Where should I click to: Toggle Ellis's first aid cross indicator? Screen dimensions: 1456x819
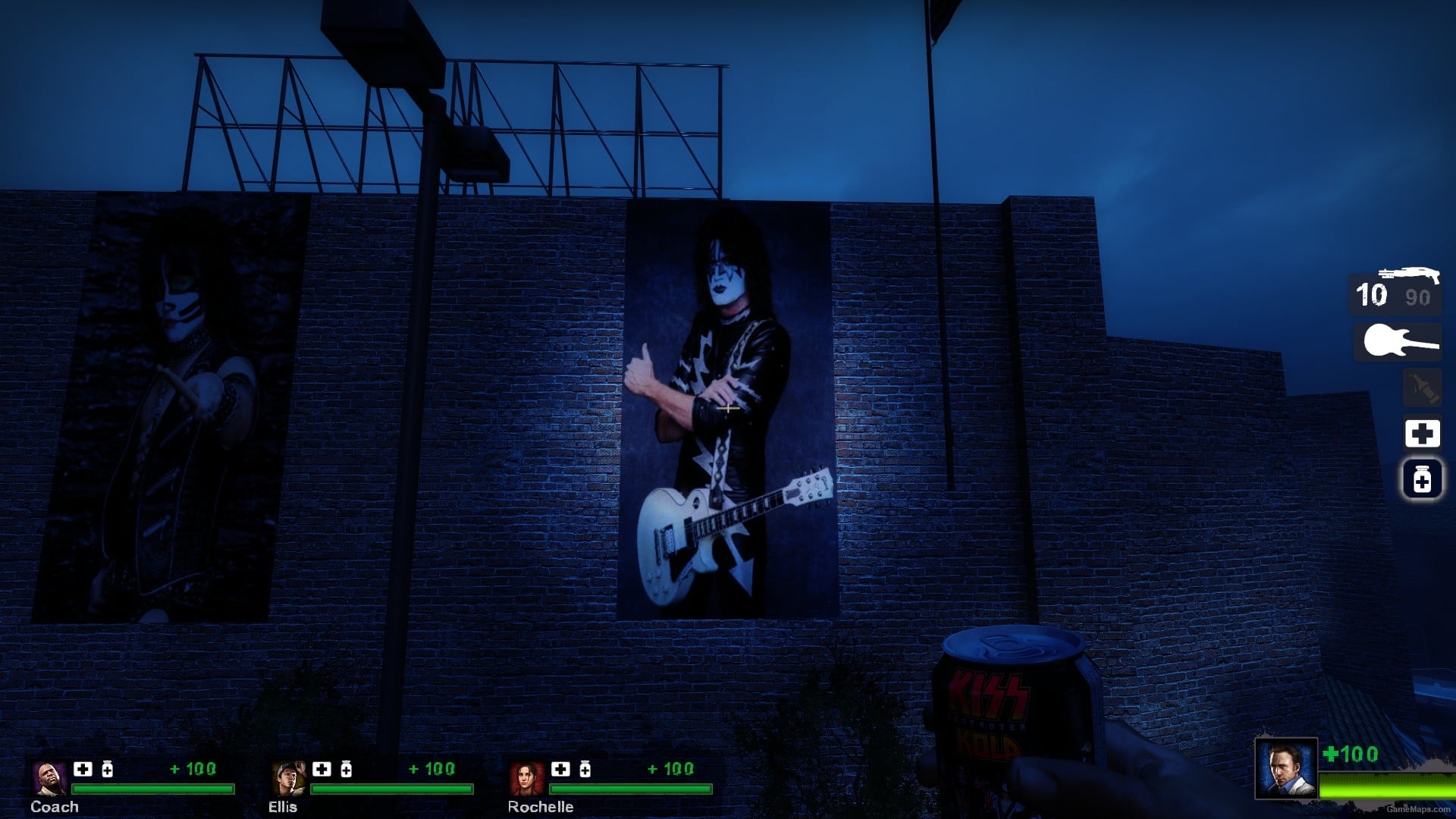[321, 768]
